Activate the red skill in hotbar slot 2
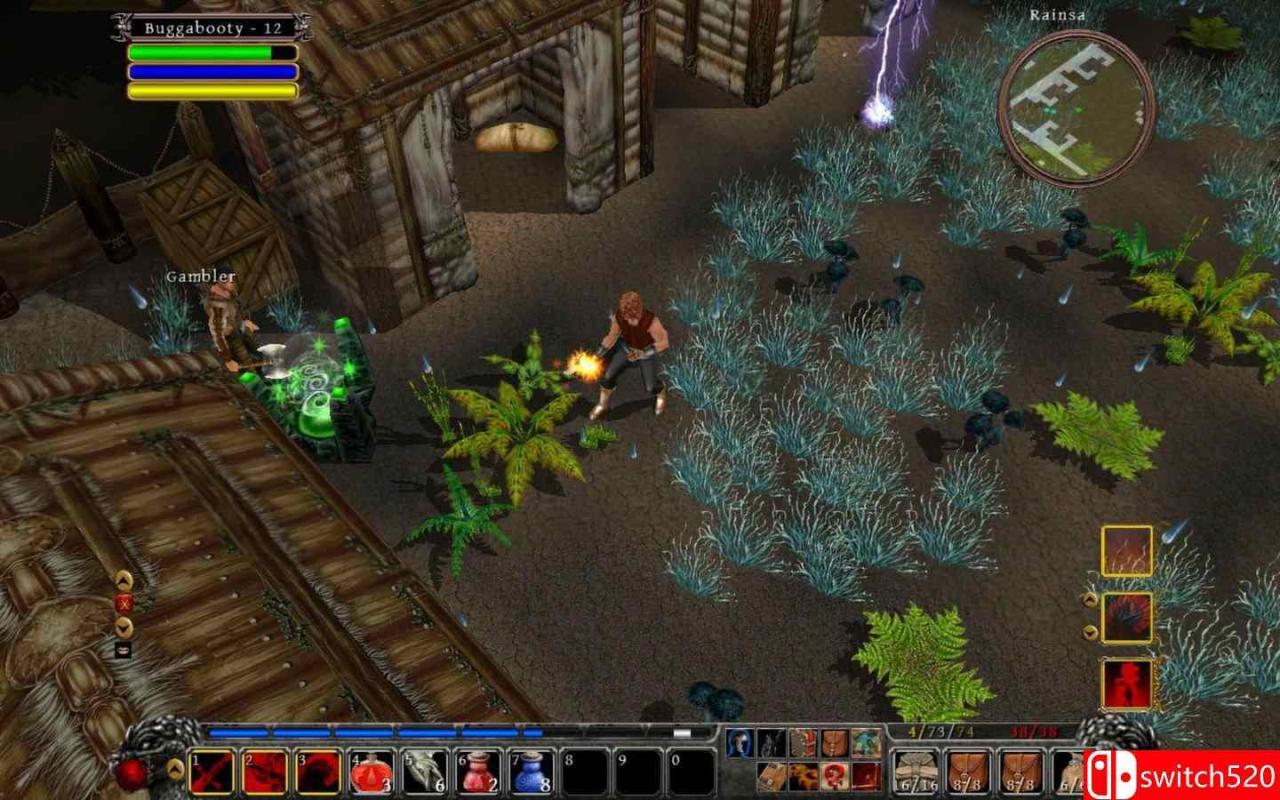Image resolution: width=1280 pixels, height=800 pixels. tap(265, 772)
